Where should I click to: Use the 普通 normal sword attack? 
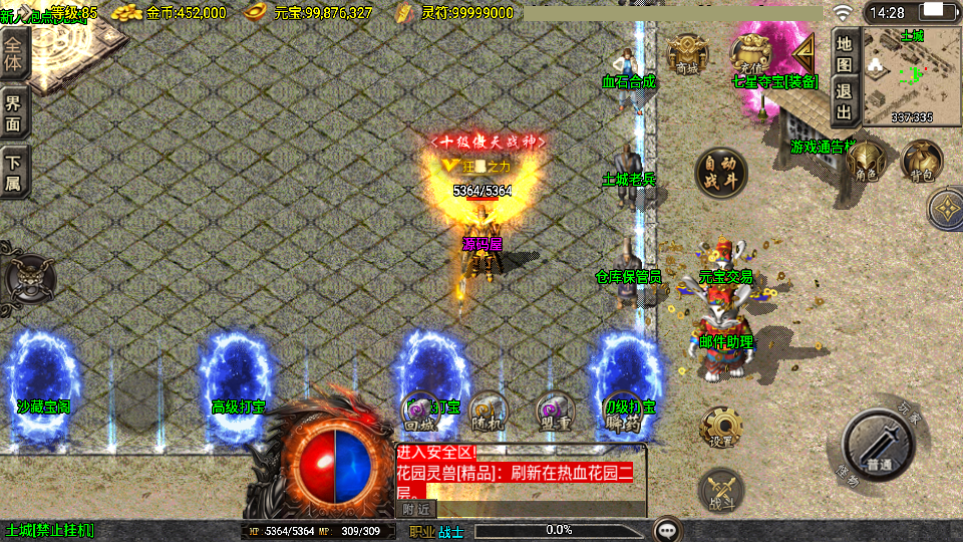click(x=879, y=446)
